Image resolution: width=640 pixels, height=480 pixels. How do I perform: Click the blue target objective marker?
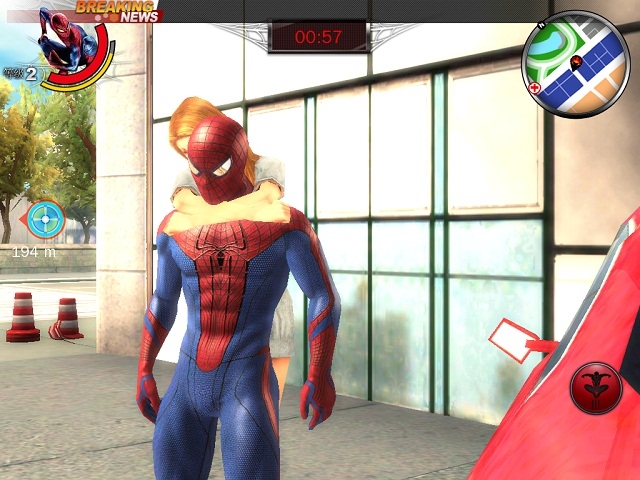coord(44,219)
